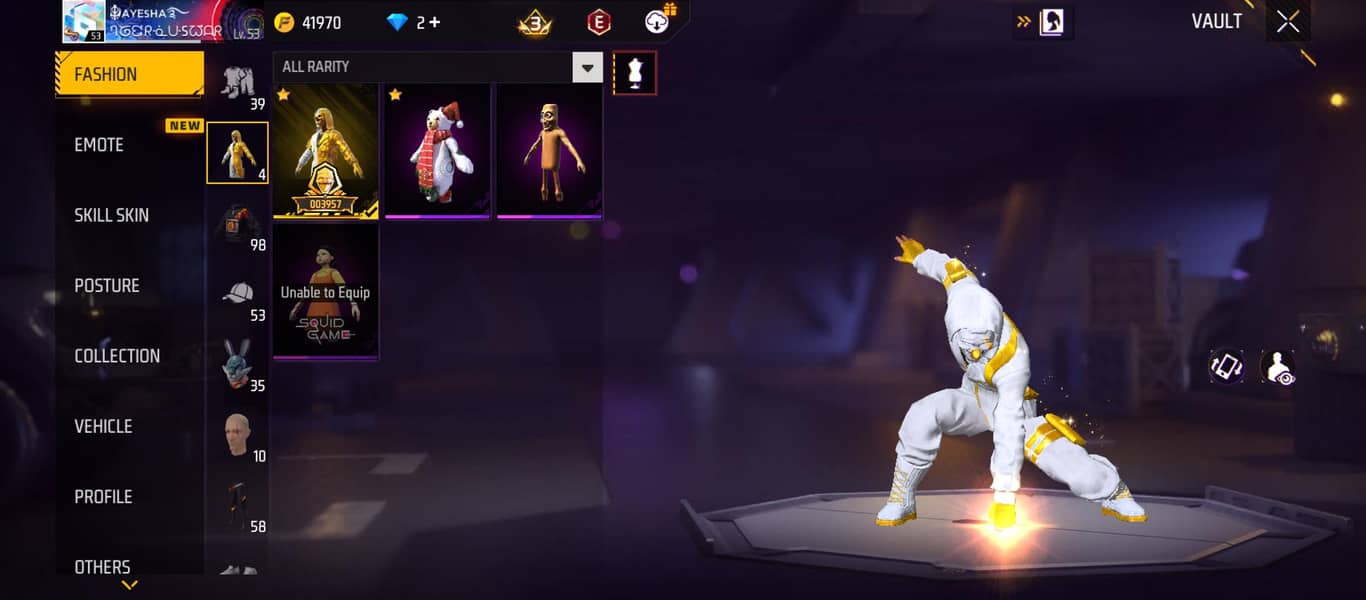Close the Vault screen

[x=1287, y=22]
